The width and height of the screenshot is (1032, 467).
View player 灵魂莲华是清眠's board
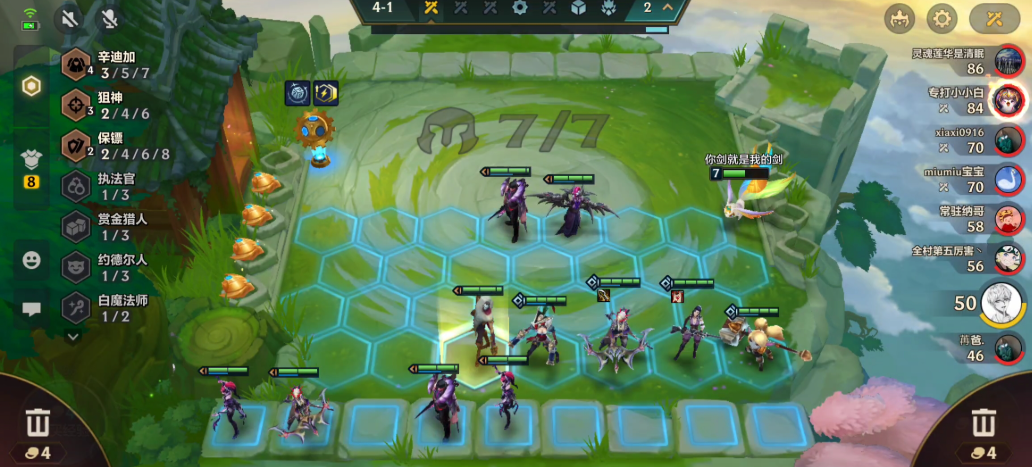coord(1008,62)
